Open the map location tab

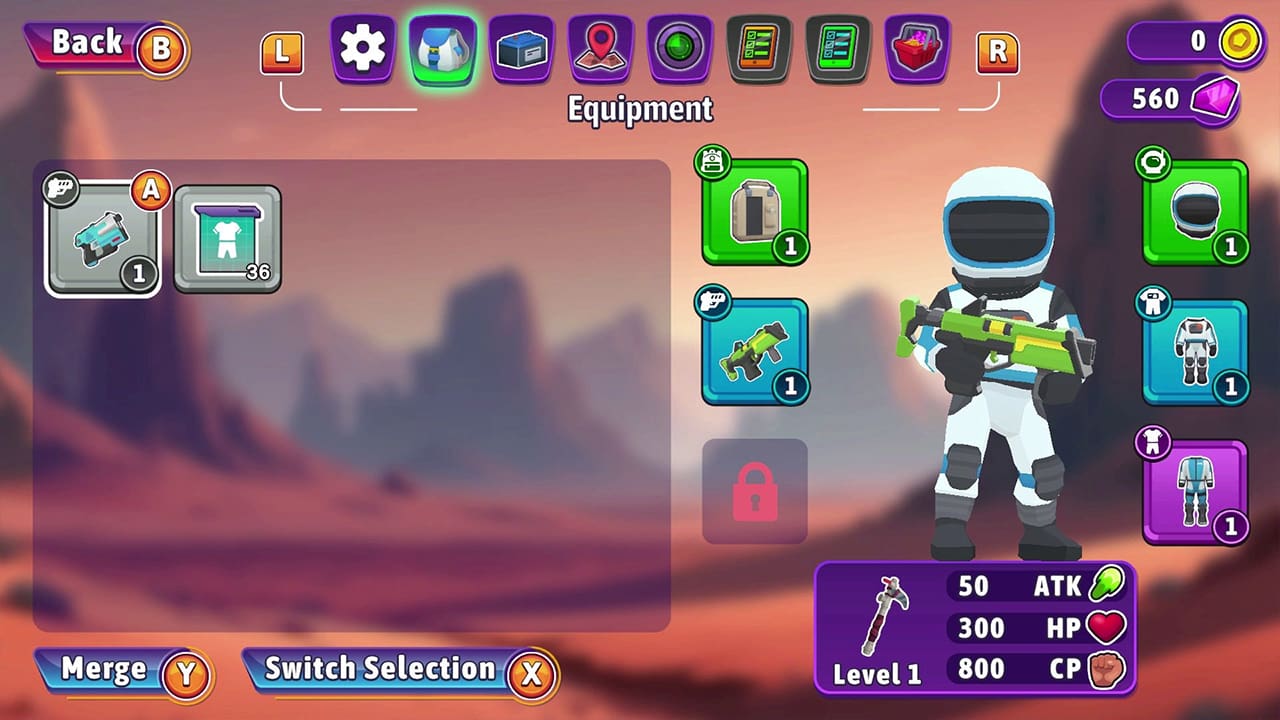click(598, 48)
